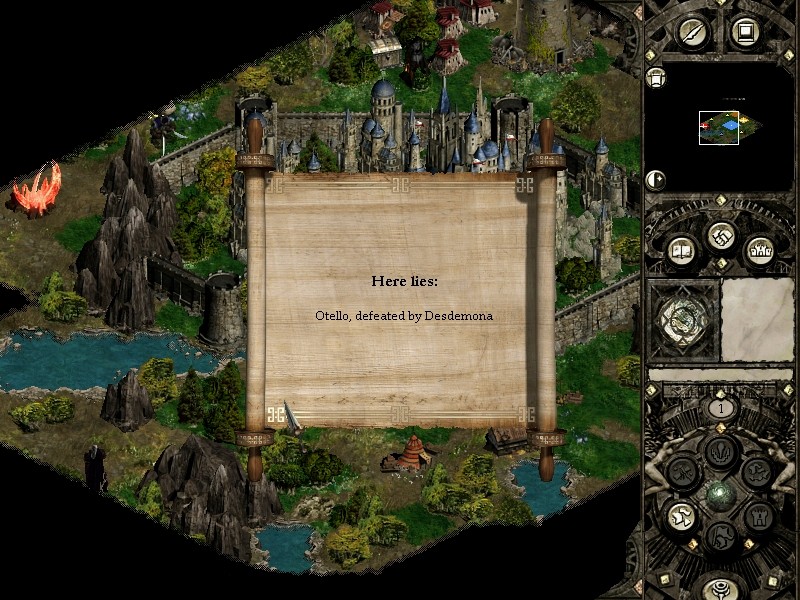The image size is (800, 600).
Task: Open the castle capital button
Action: click(x=757, y=250)
